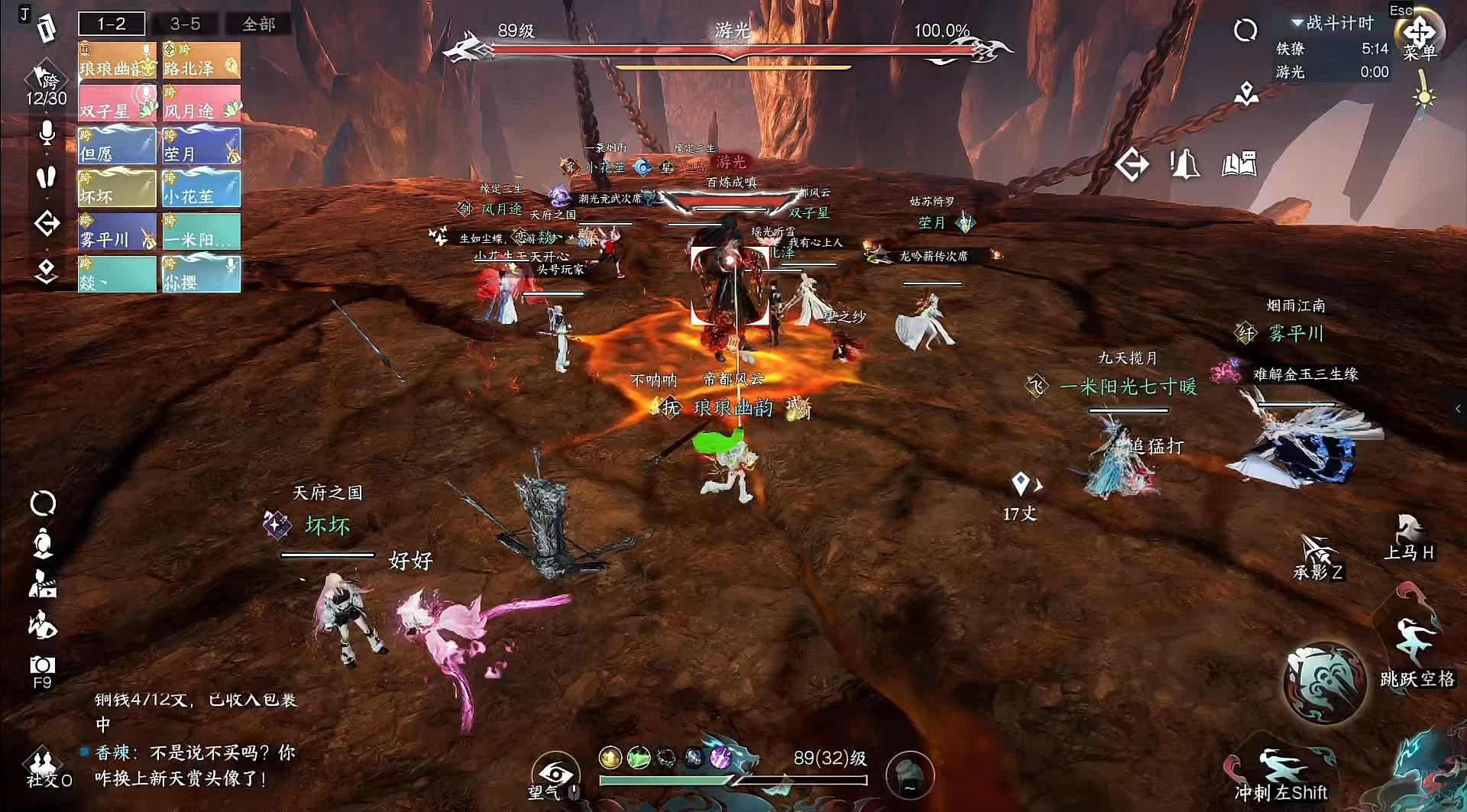
Task: Select party member 双子星 frame
Action: coord(117,103)
